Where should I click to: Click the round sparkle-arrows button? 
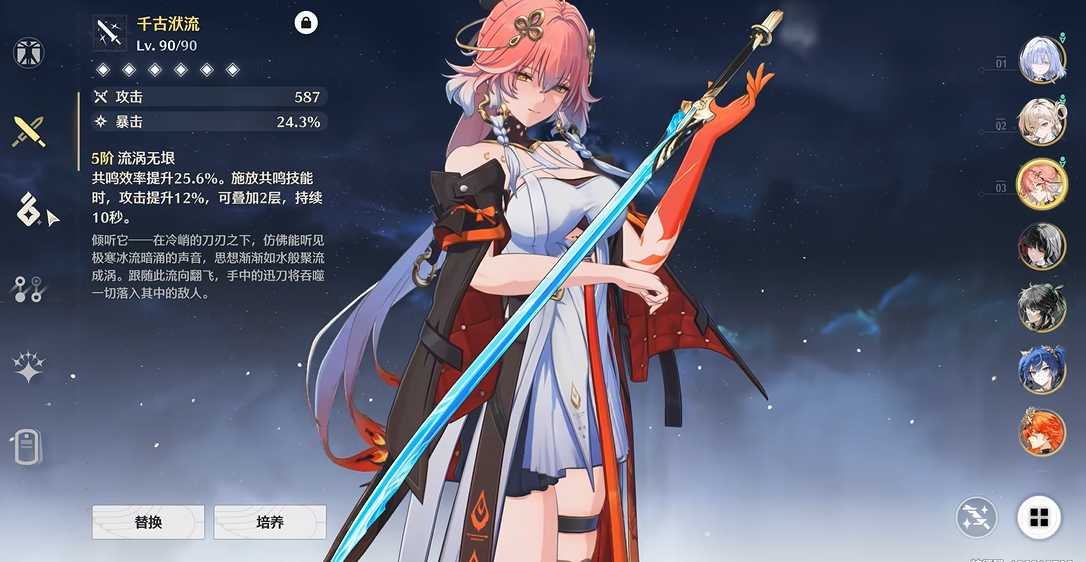(x=976, y=517)
